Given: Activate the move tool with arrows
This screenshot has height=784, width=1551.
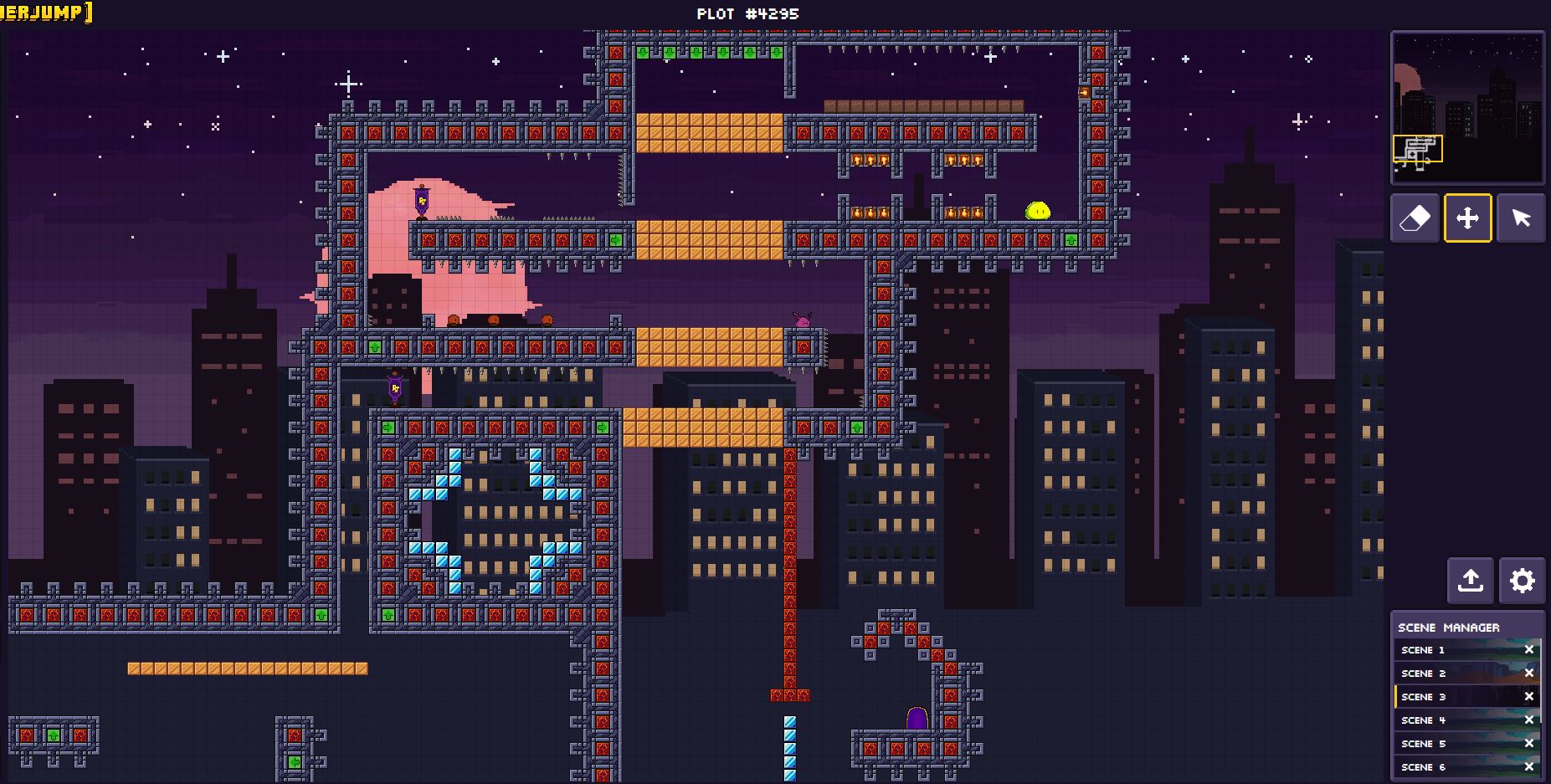Looking at the screenshot, I should pyautogui.click(x=1467, y=218).
